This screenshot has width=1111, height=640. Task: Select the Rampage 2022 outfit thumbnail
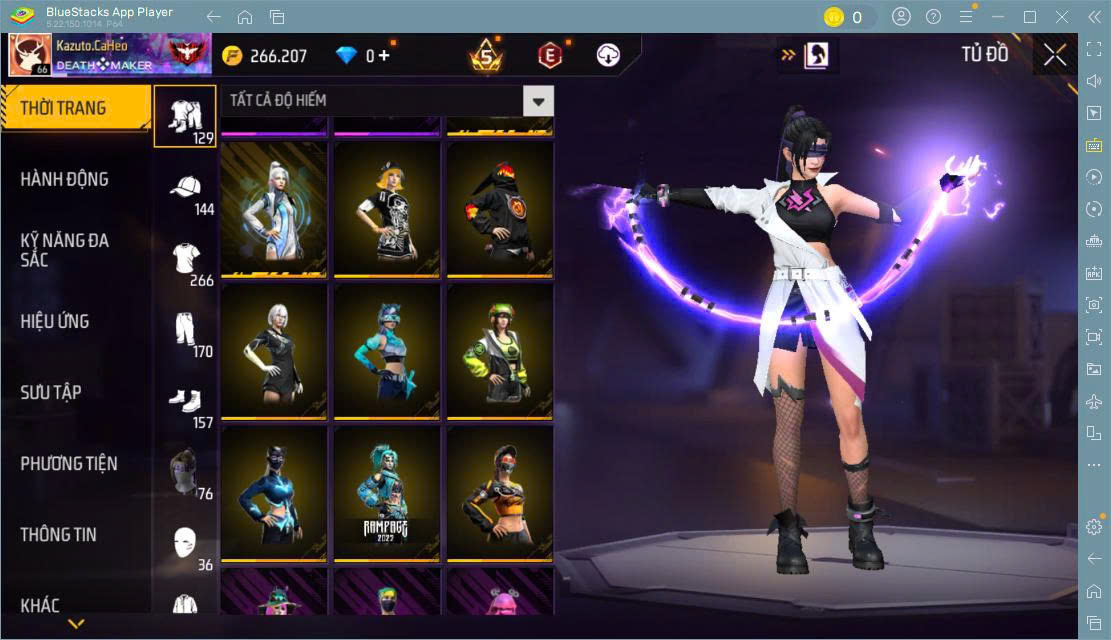pyautogui.click(x=386, y=492)
